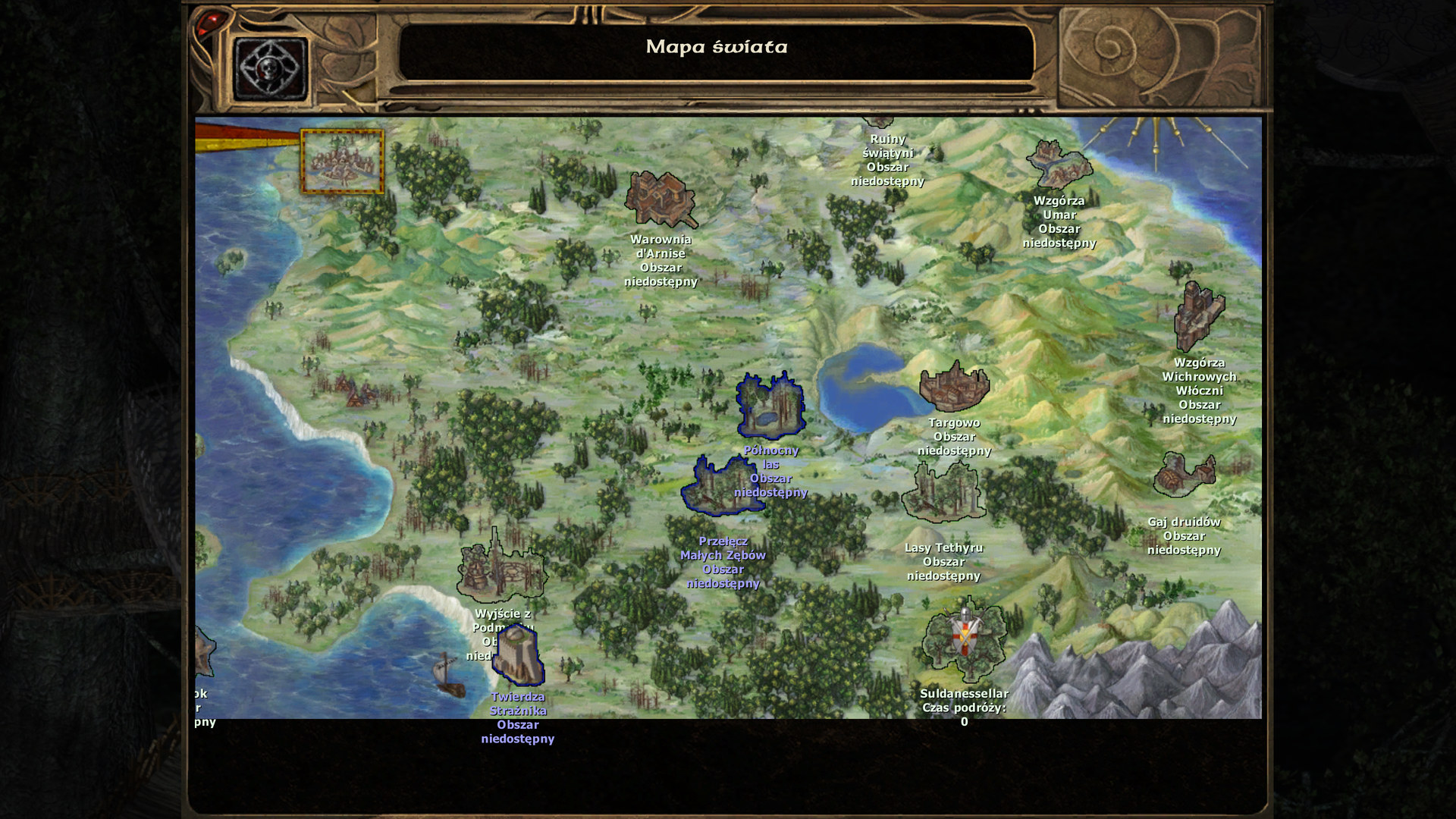This screenshot has height=819, width=1456.
Task: Select the Lasy Tethyru forest marker
Action: 943,493
